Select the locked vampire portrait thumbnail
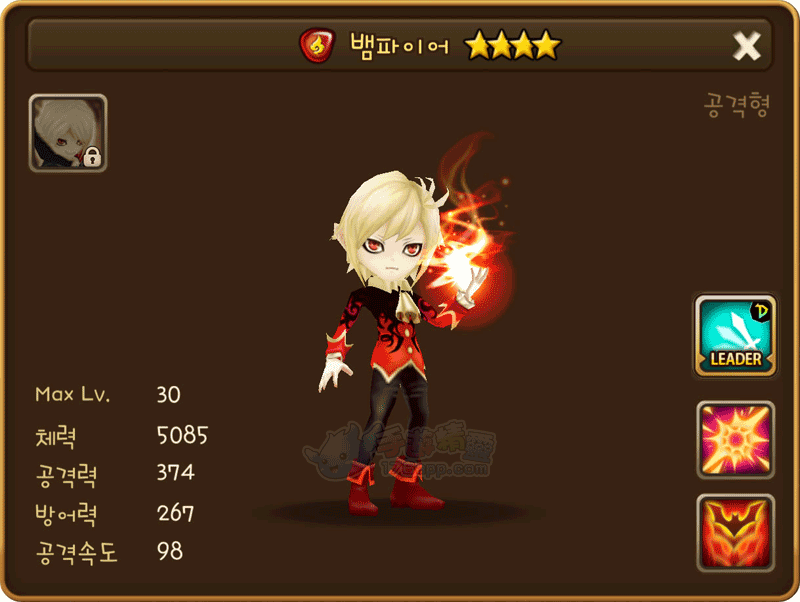The height and width of the screenshot is (602, 800). pos(68,133)
